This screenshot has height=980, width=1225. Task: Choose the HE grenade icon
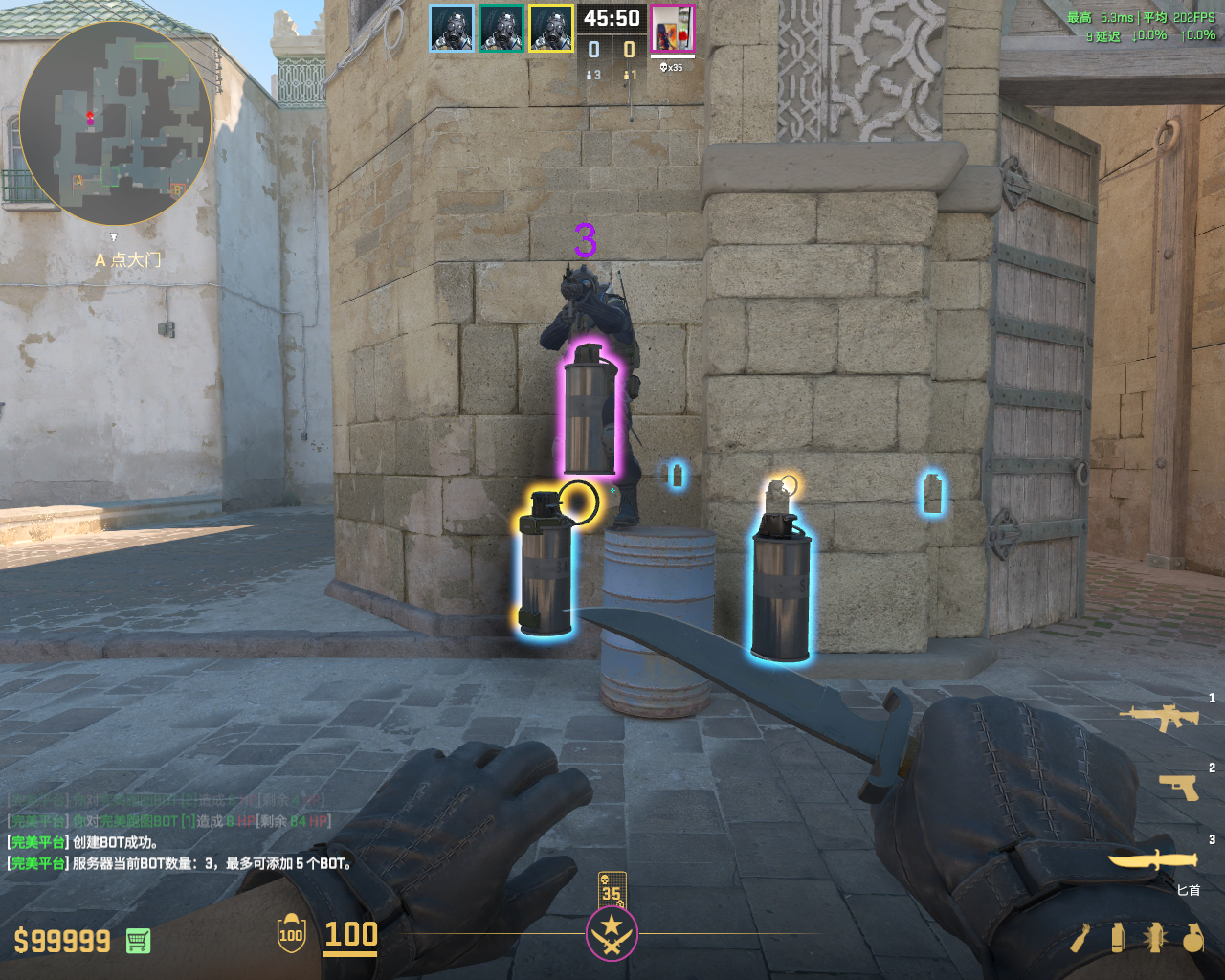click(x=1192, y=938)
